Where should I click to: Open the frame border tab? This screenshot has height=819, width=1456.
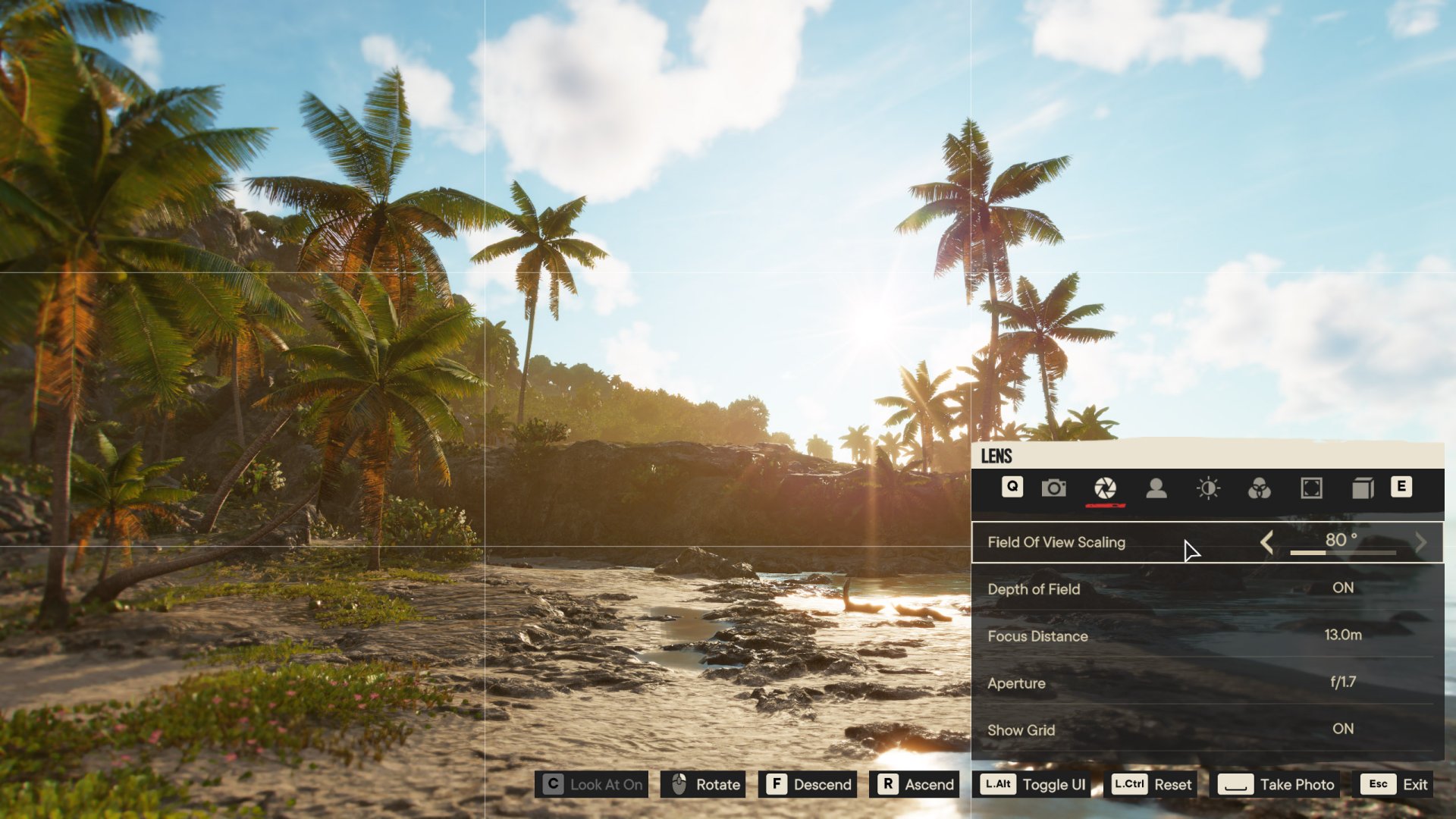click(1311, 488)
